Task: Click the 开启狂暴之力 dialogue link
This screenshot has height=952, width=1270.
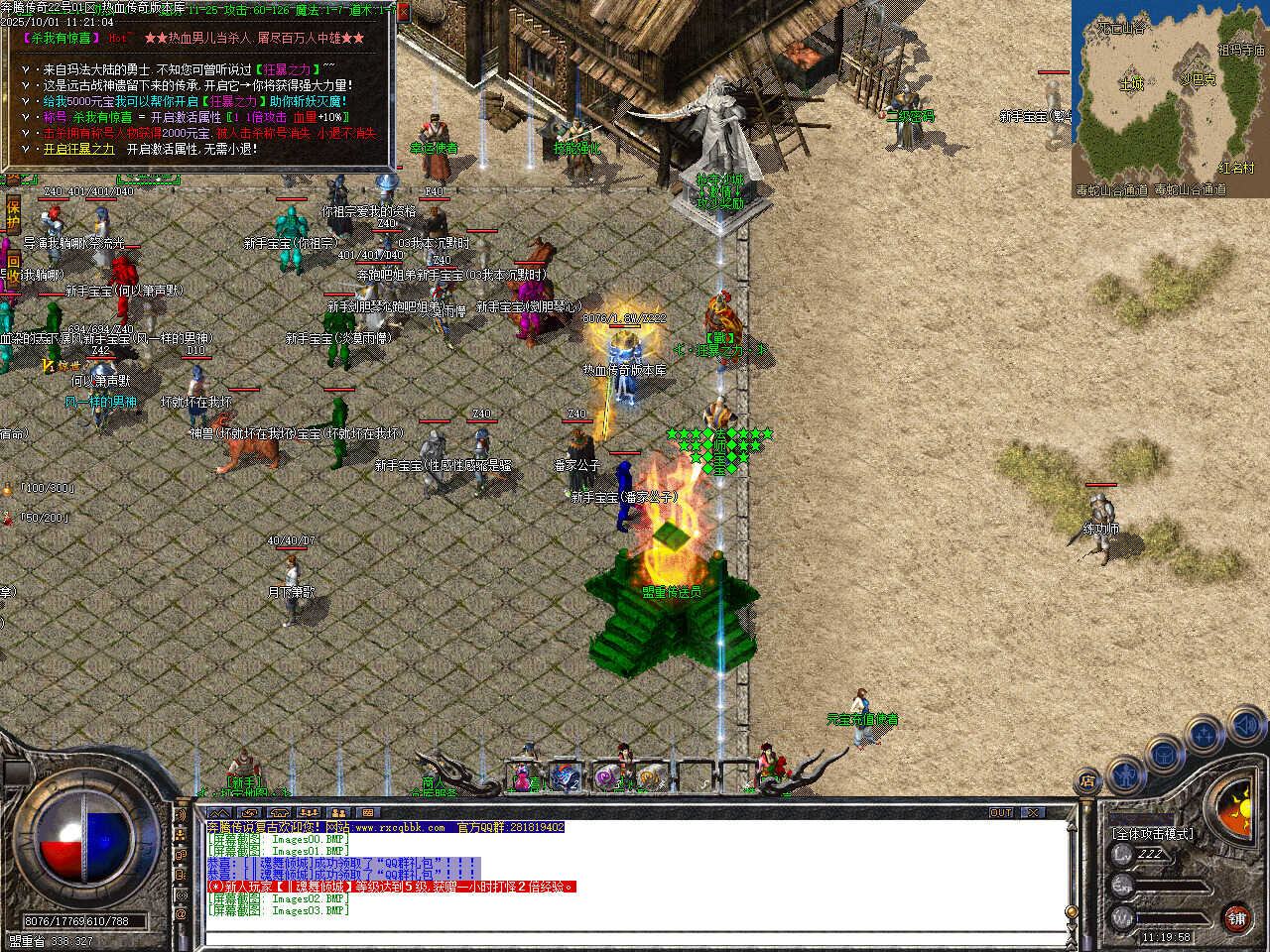Action: [79, 149]
